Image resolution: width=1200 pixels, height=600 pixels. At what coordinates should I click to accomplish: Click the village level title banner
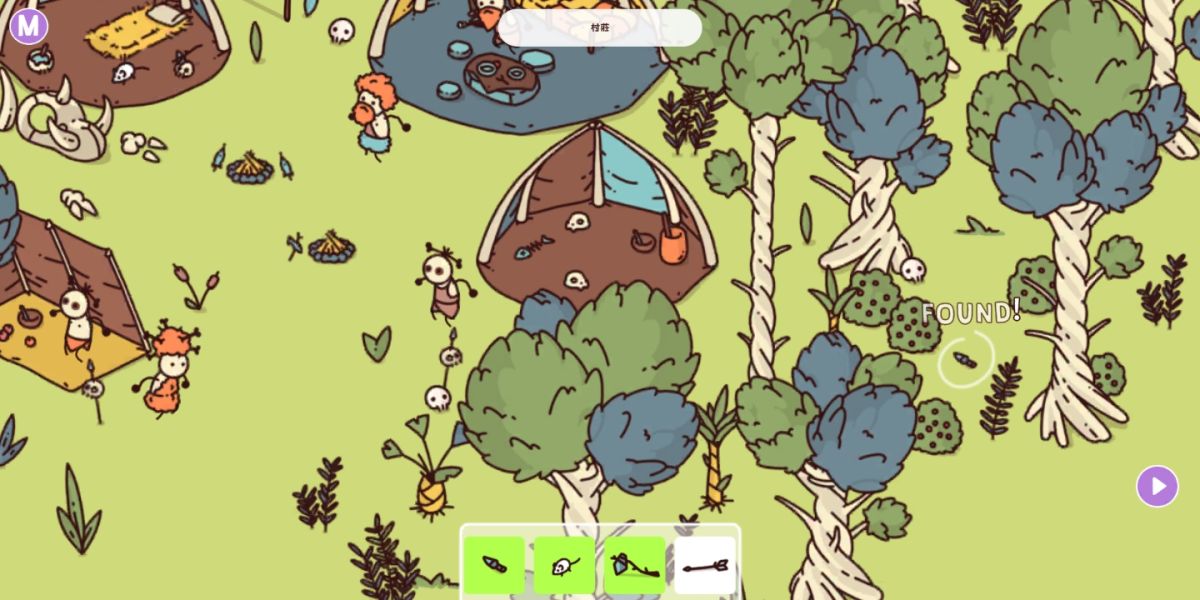pos(600,28)
